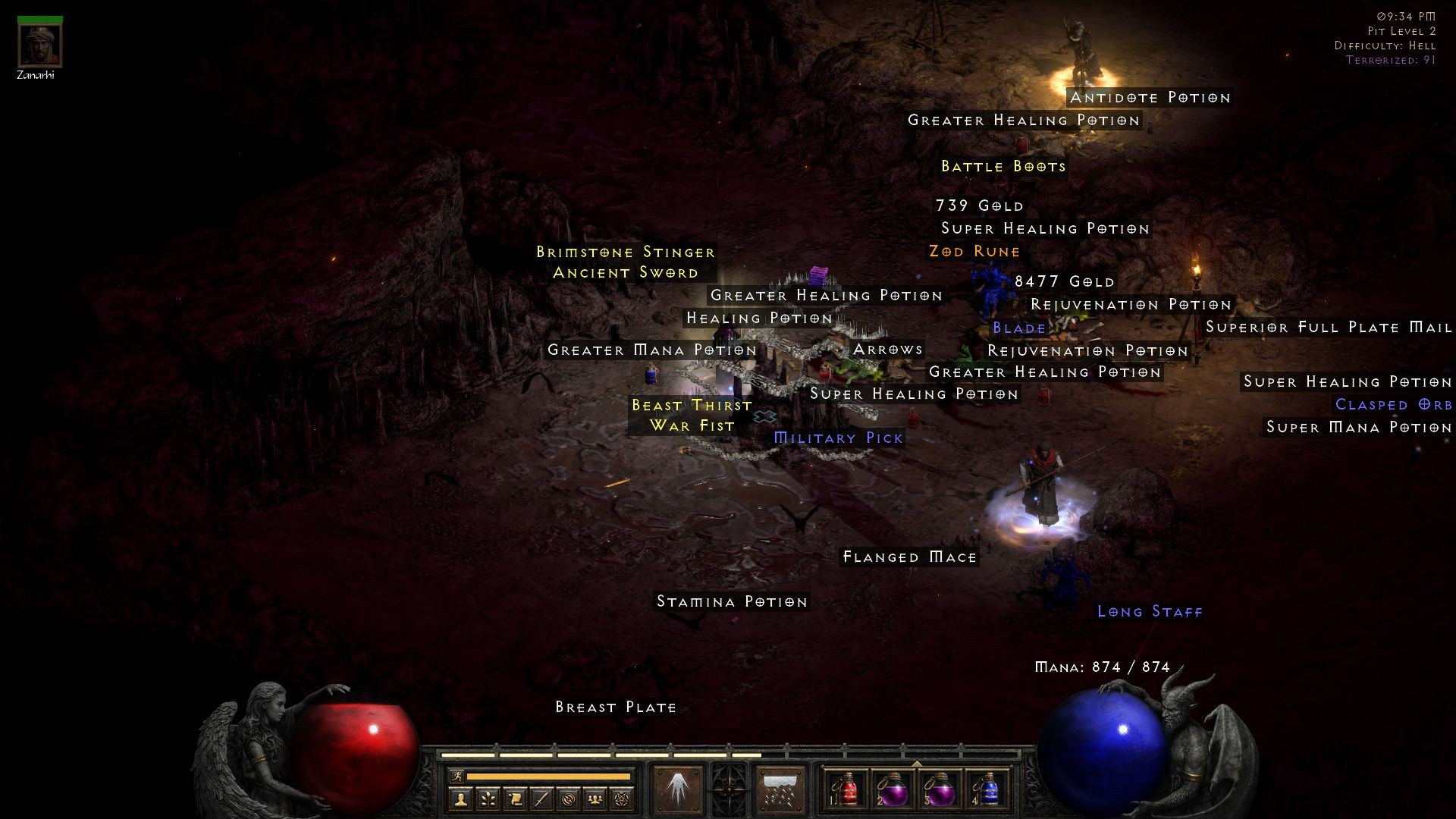This screenshot has width=1456, height=819.
Task: Pick up the Superior Full Plate Mail
Action: click(x=1328, y=328)
